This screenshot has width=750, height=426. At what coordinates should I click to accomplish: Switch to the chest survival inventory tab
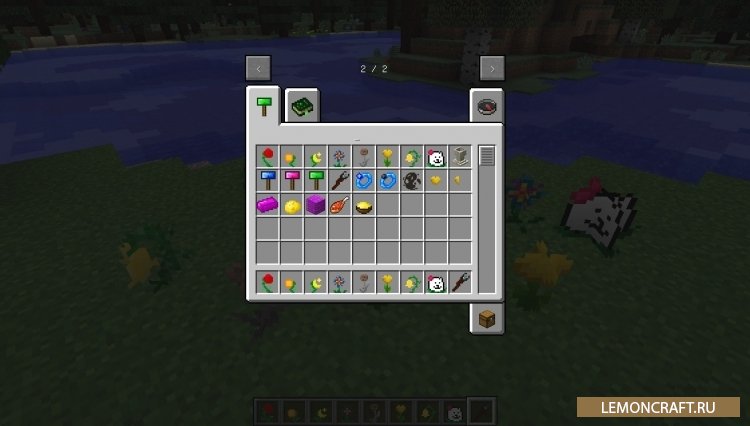pos(487,319)
